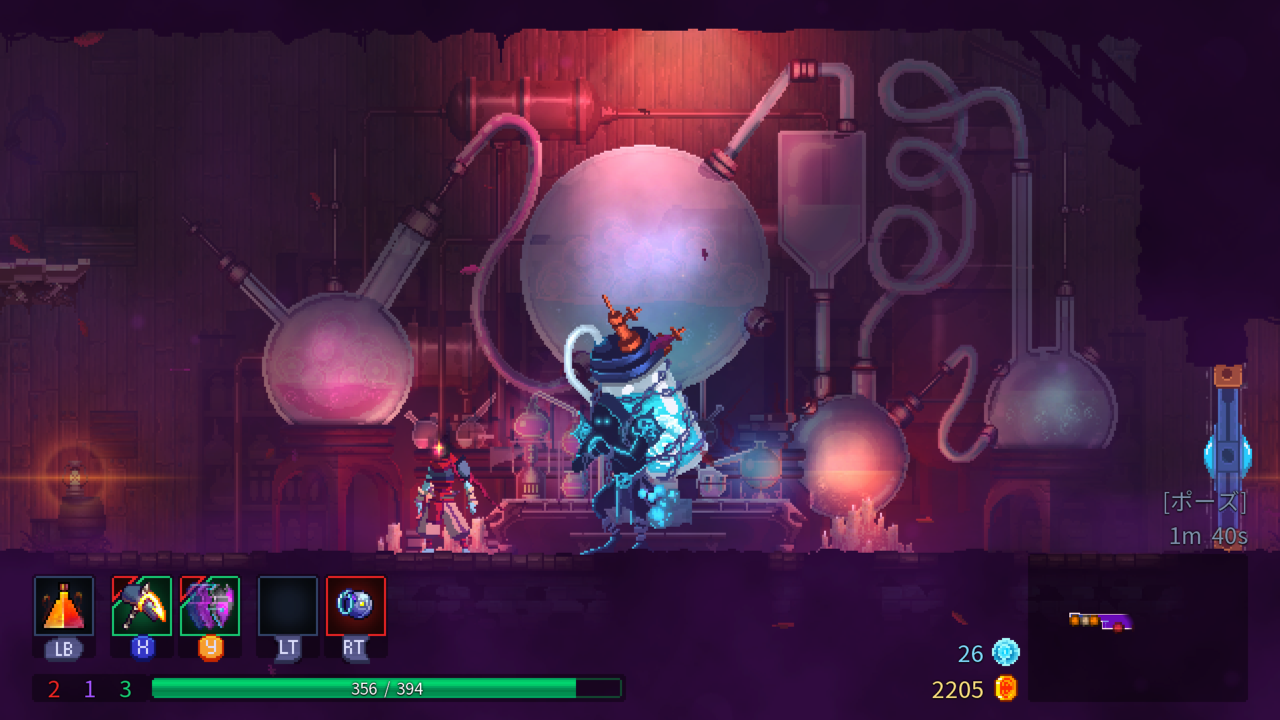Open the minimap in the corner
The height and width of the screenshot is (720, 1280).
1137,627
